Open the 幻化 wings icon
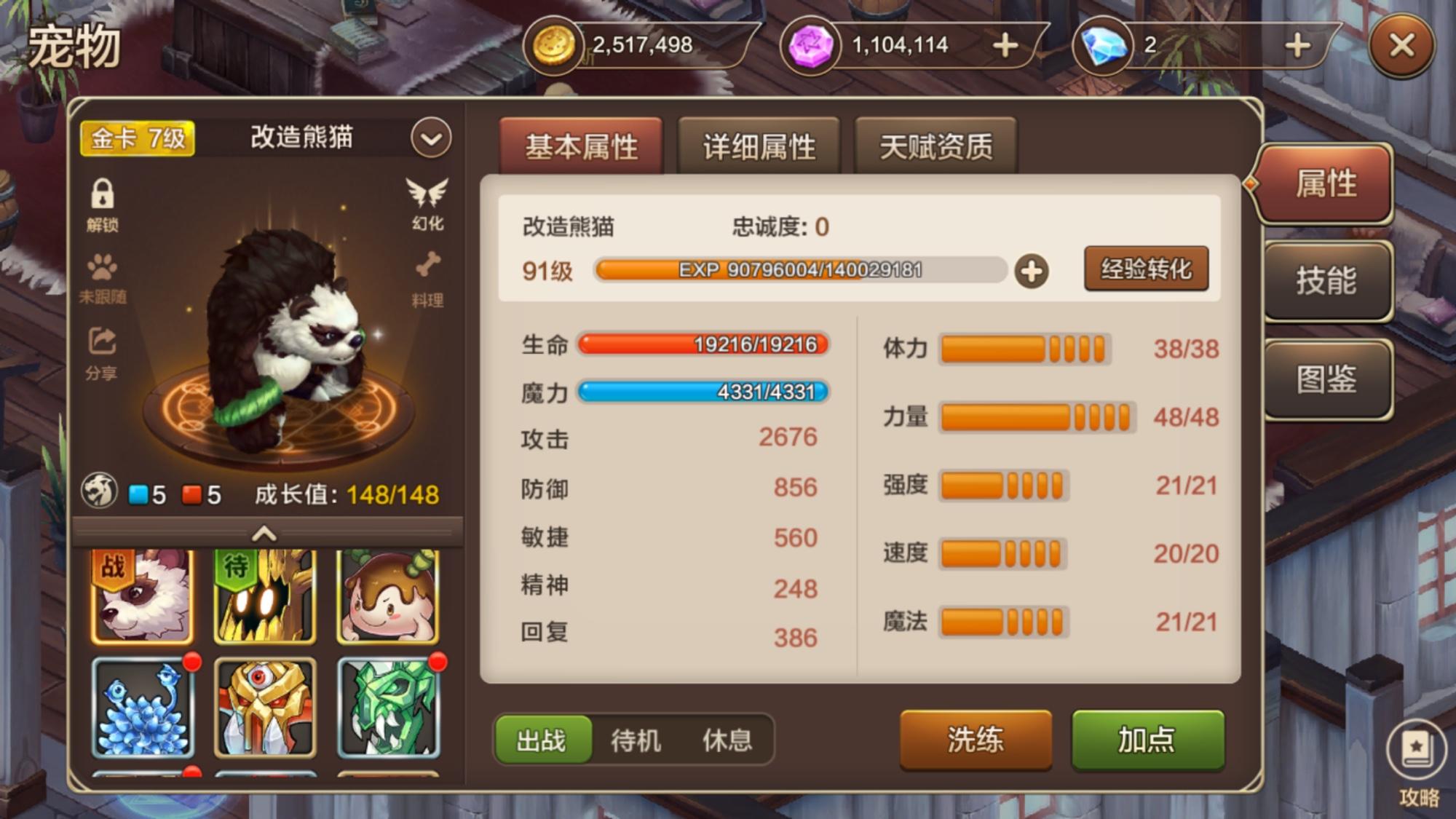 (427, 204)
